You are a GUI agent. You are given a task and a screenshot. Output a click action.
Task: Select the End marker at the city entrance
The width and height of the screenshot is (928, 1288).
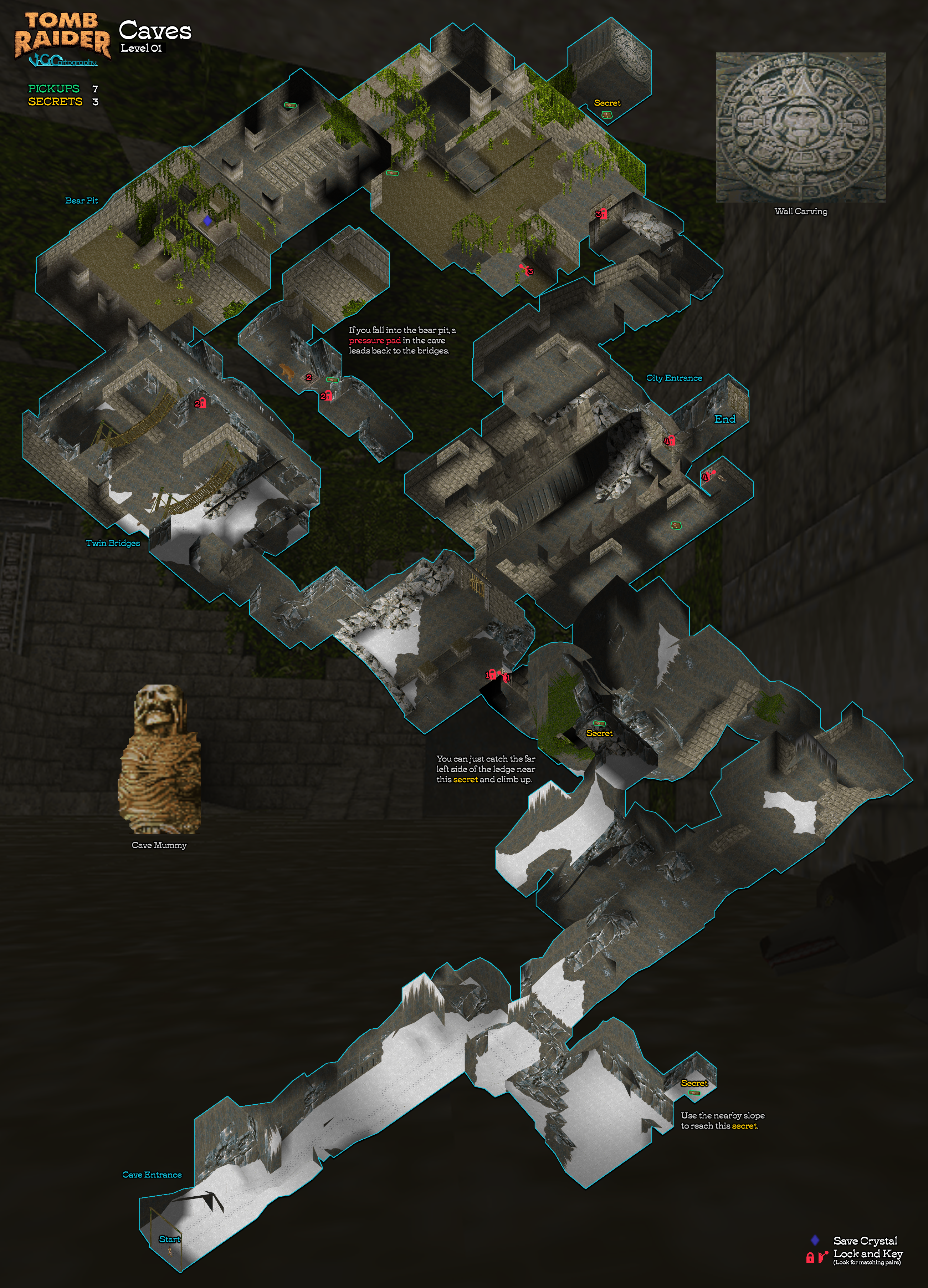point(725,419)
